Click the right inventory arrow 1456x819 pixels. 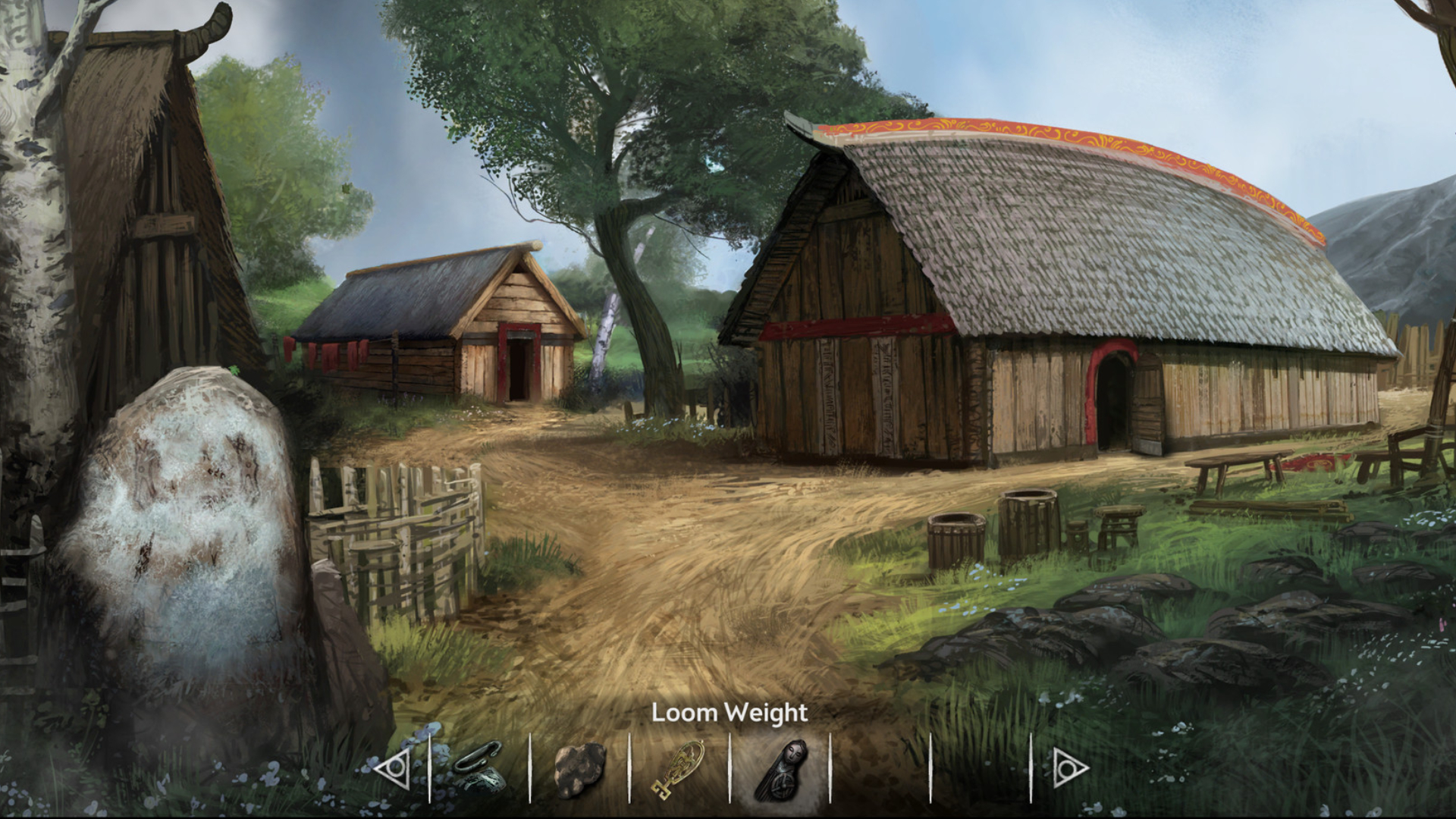[1070, 770]
